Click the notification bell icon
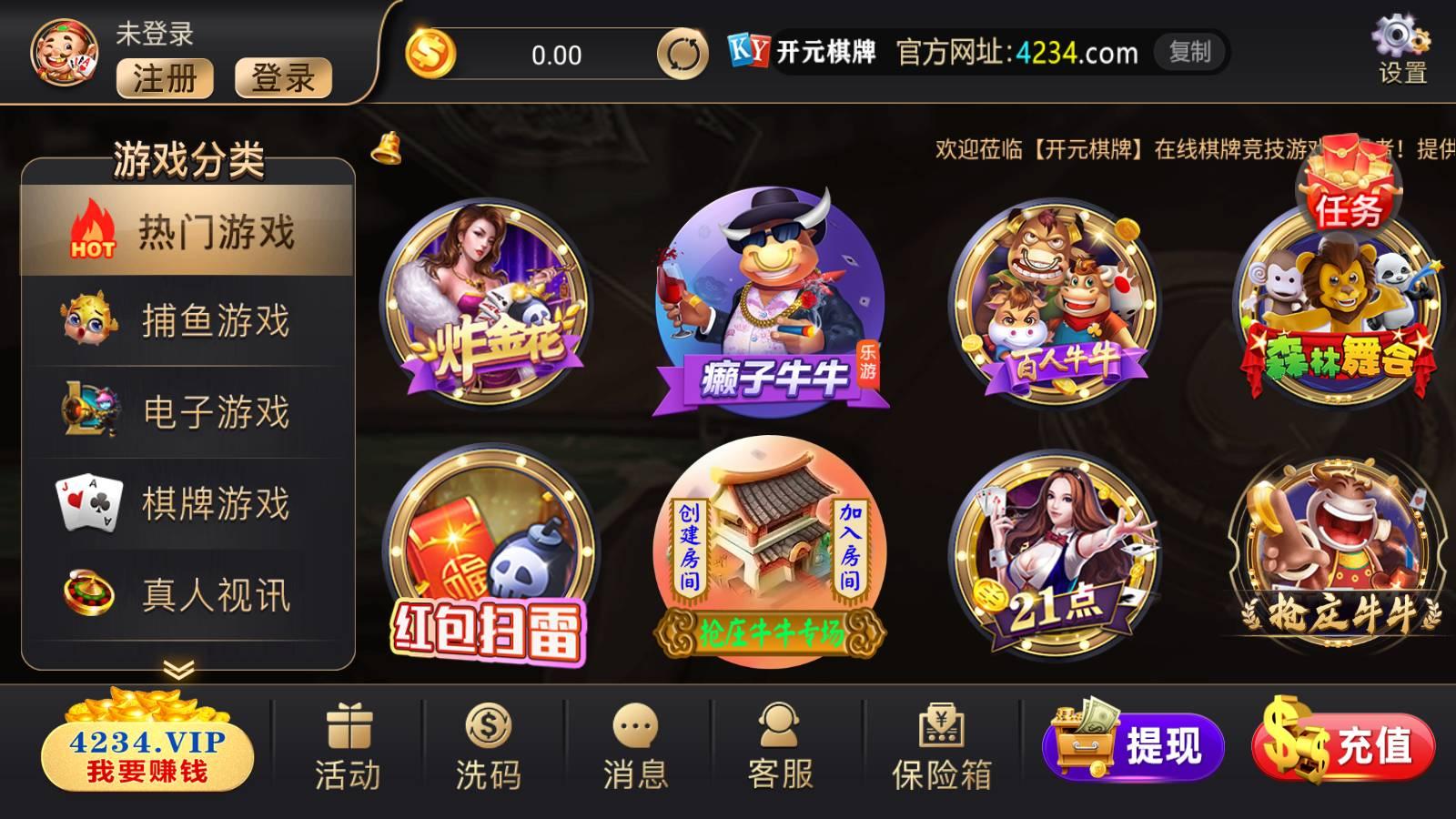The width and height of the screenshot is (1456, 819). 387,150
